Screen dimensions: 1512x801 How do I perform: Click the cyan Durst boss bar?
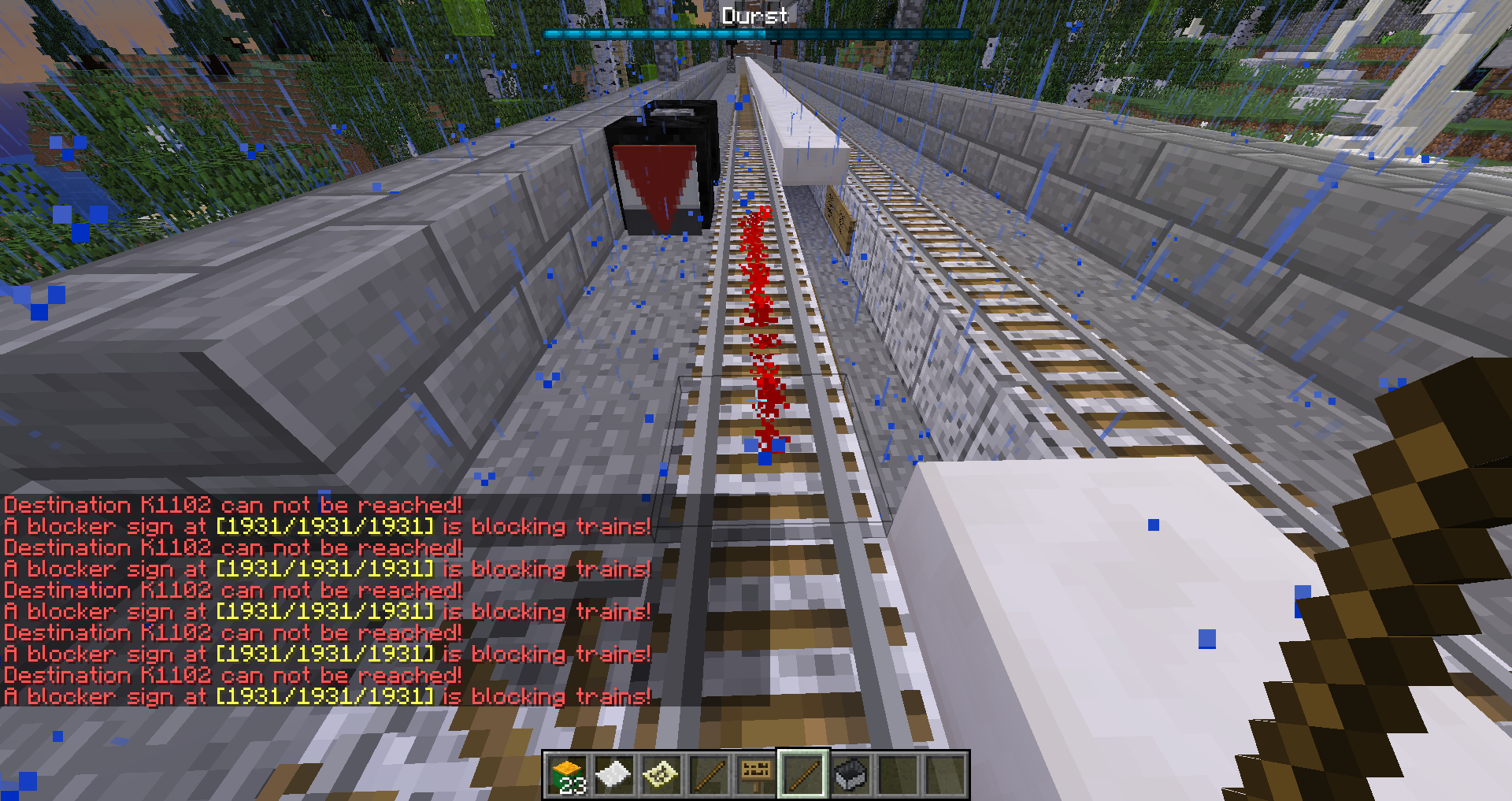(754, 34)
